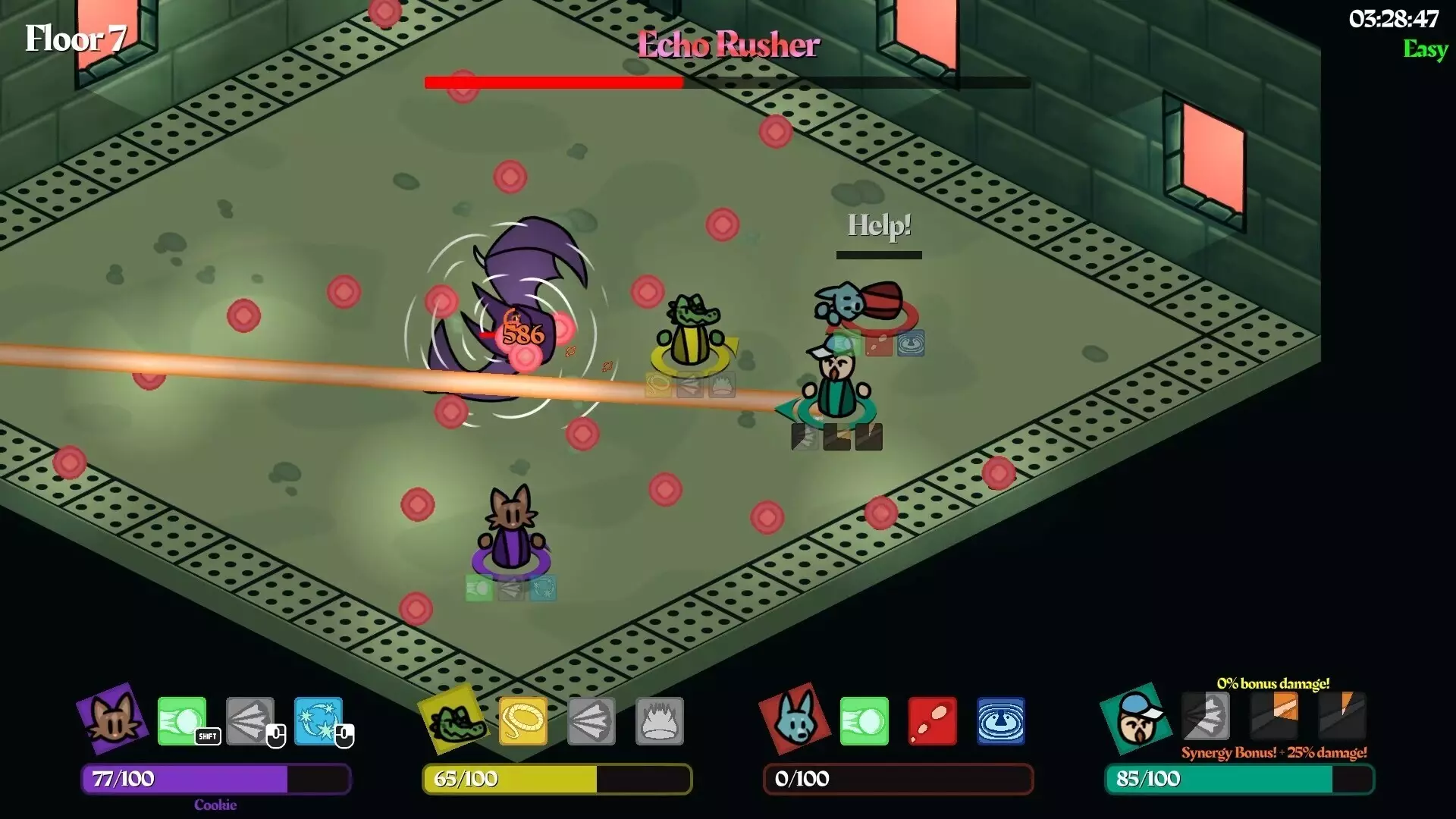
Task: Click the blue fox's red paw-print ability icon
Action: pos(933,720)
